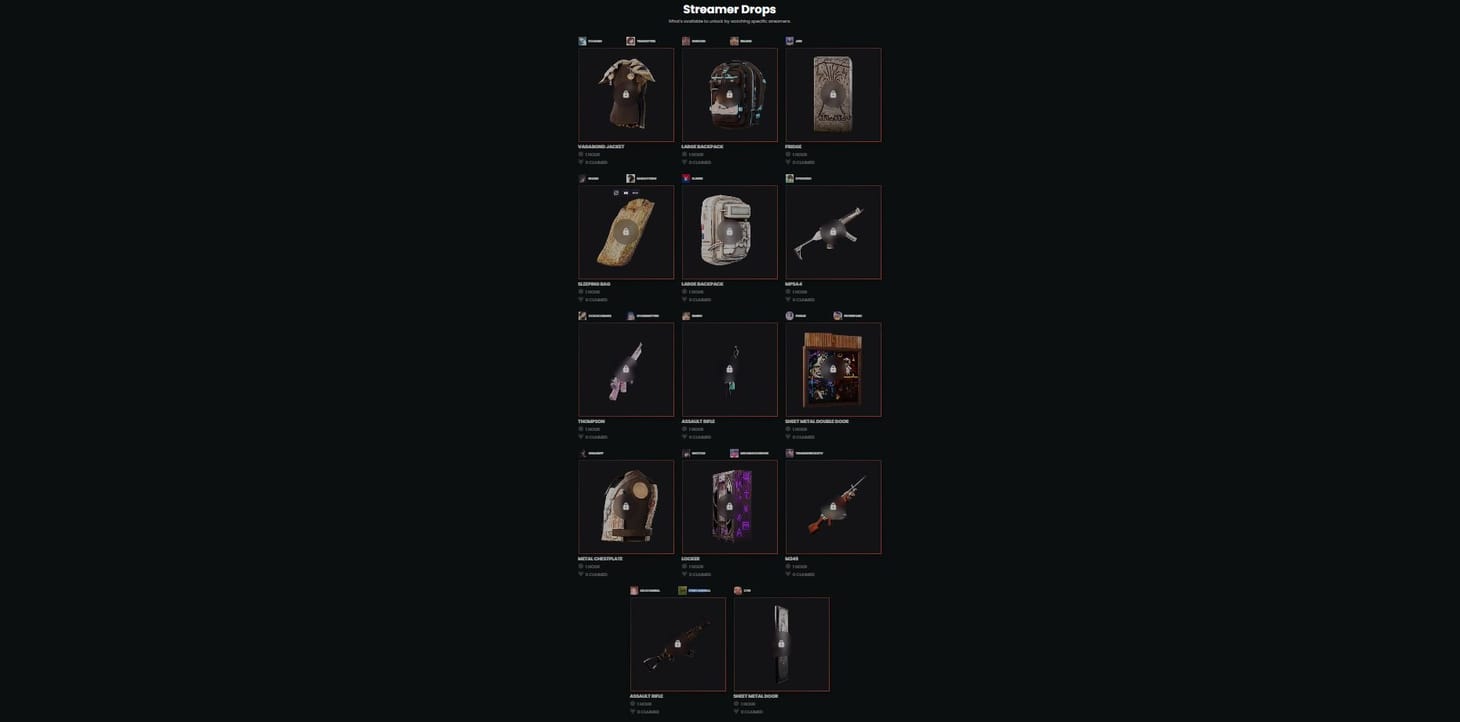Click the streamer avatar above Metal Chestplate
Viewport: 1460px width, 722px height.
pyautogui.click(x=583, y=453)
